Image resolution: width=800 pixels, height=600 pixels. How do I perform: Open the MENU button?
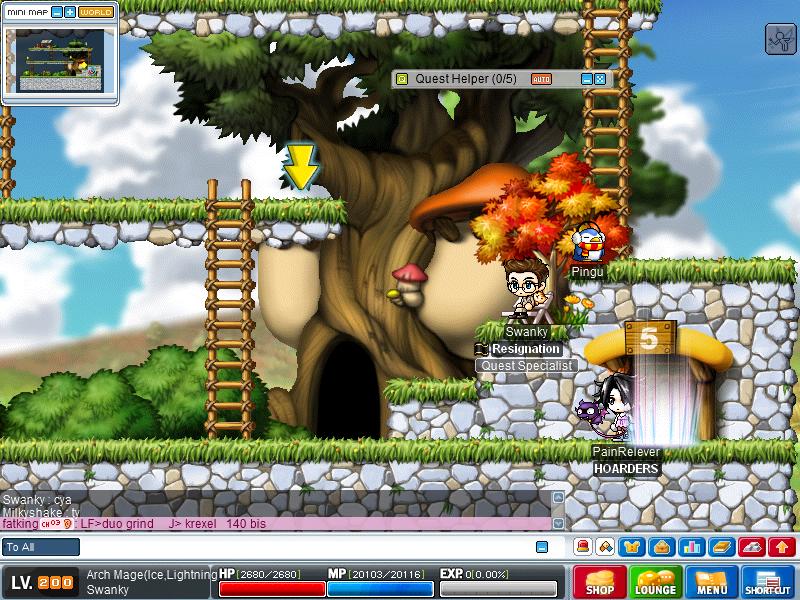click(x=712, y=582)
